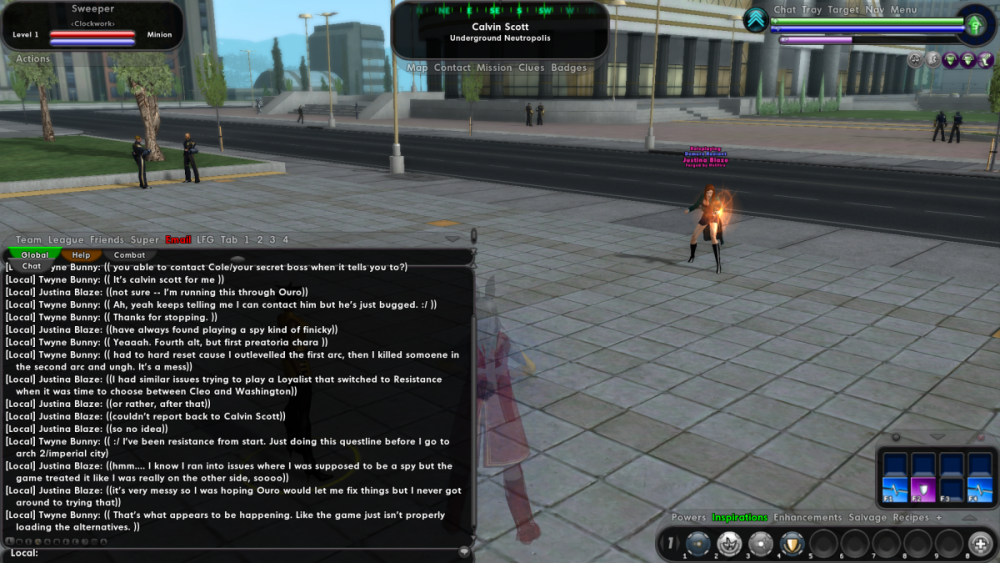Open the Combat chat tab
Image resolution: width=1000 pixels, height=563 pixels.
coord(129,255)
